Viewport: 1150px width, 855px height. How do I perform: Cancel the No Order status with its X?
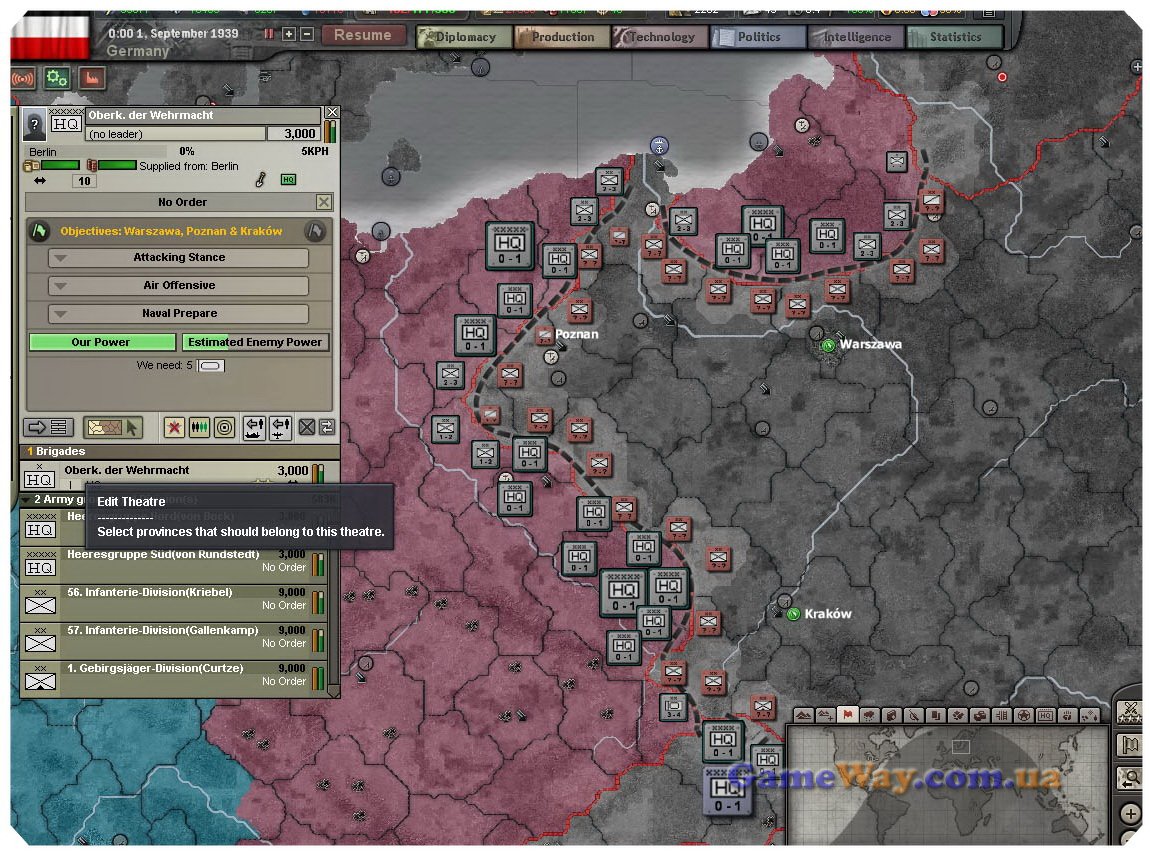point(323,202)
